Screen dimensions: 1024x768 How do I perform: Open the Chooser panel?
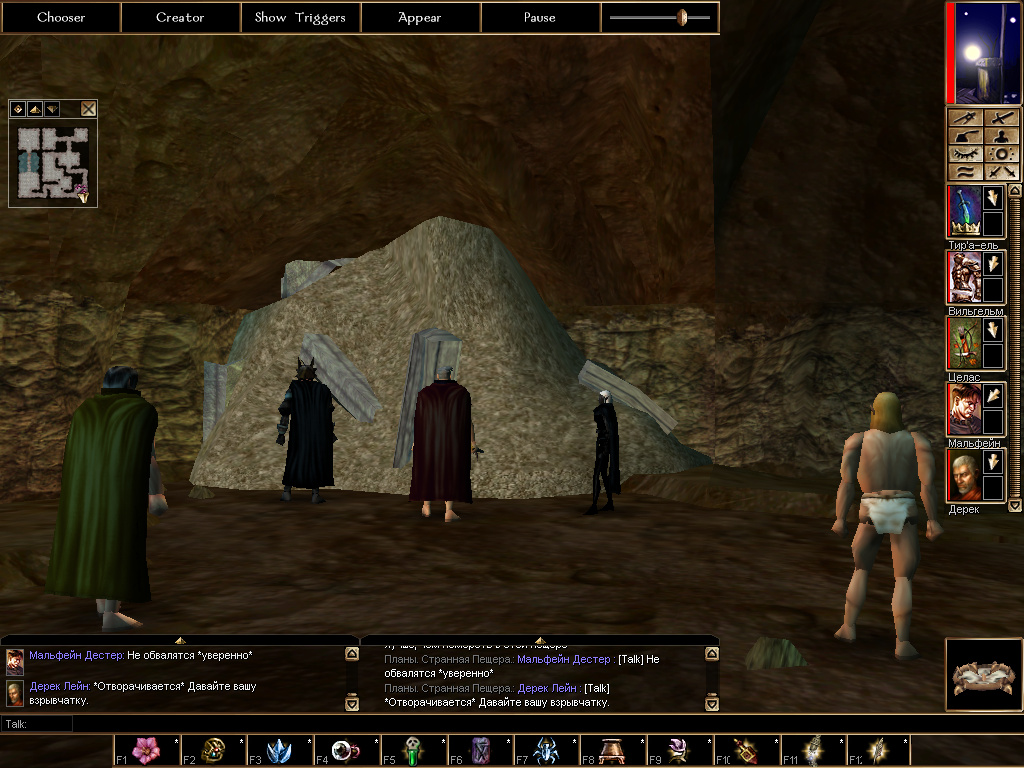pos(61,17)
